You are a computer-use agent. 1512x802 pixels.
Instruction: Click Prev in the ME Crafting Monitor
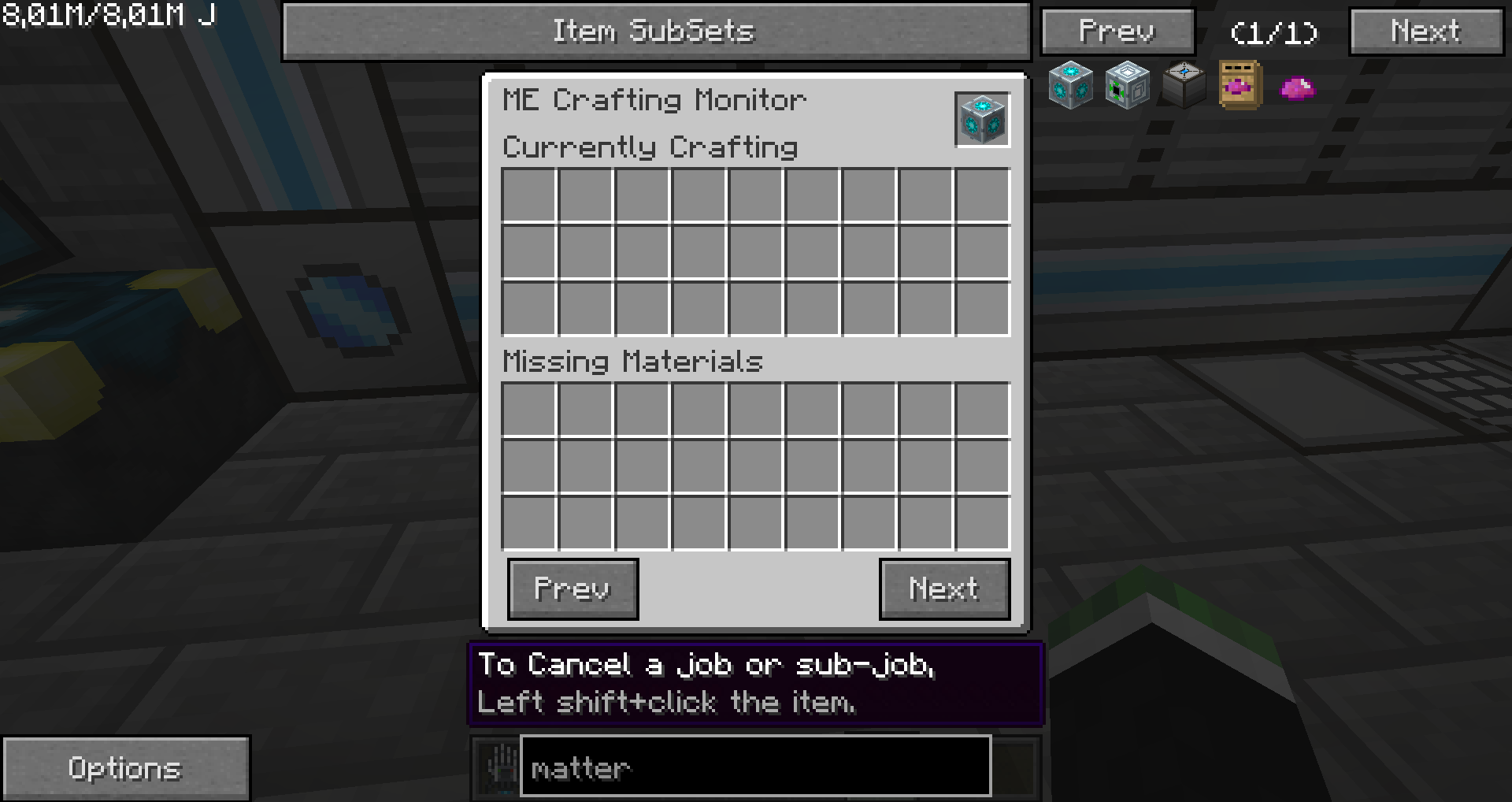coord(573,589)
